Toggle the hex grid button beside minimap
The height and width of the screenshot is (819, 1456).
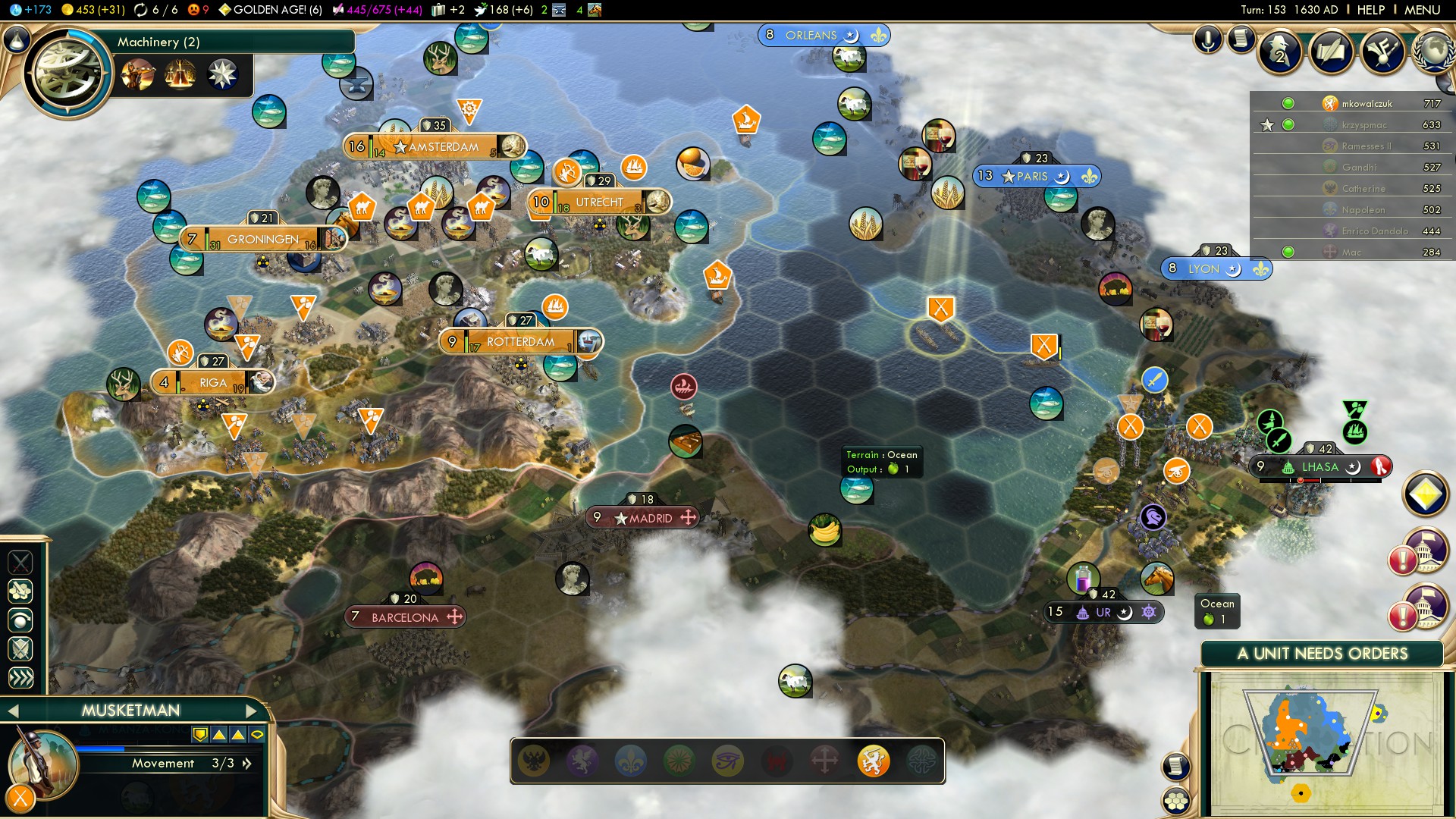click(x=1176, y=801)
